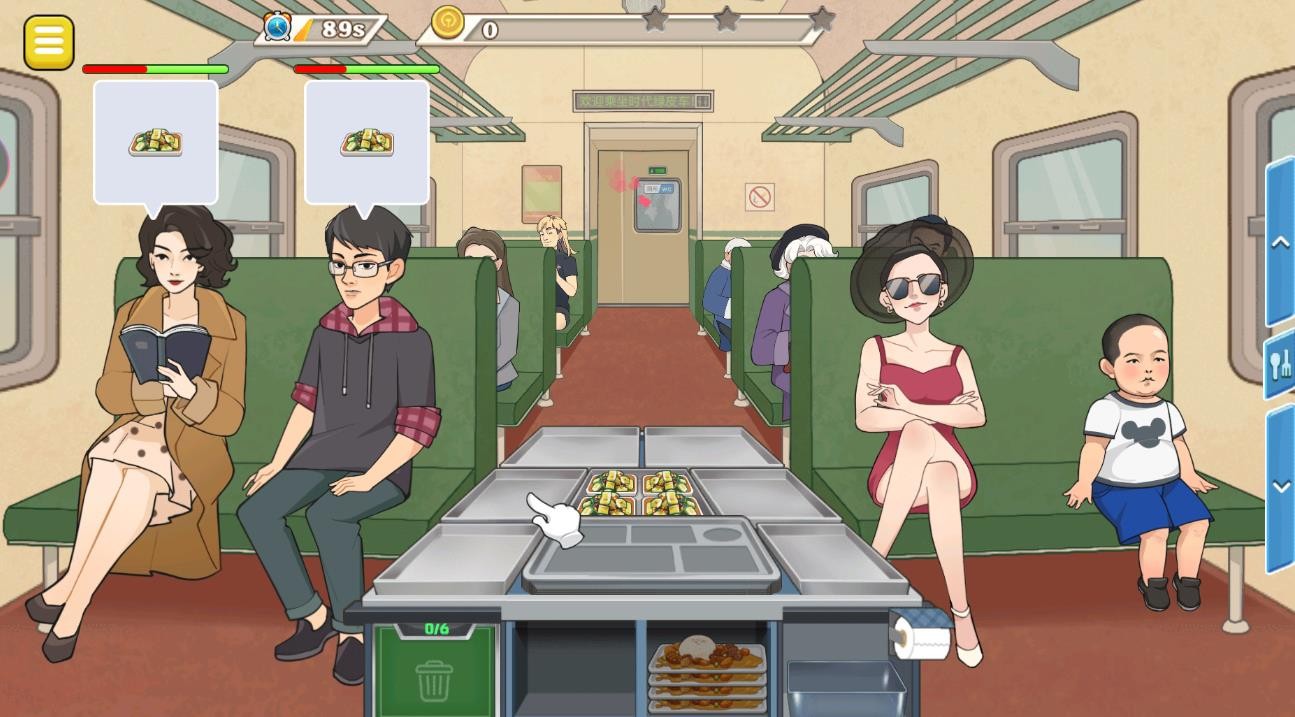The image size is (1295, 717).
Task: Click the blue up arrow panel
Action: [x=1279, y=242]
